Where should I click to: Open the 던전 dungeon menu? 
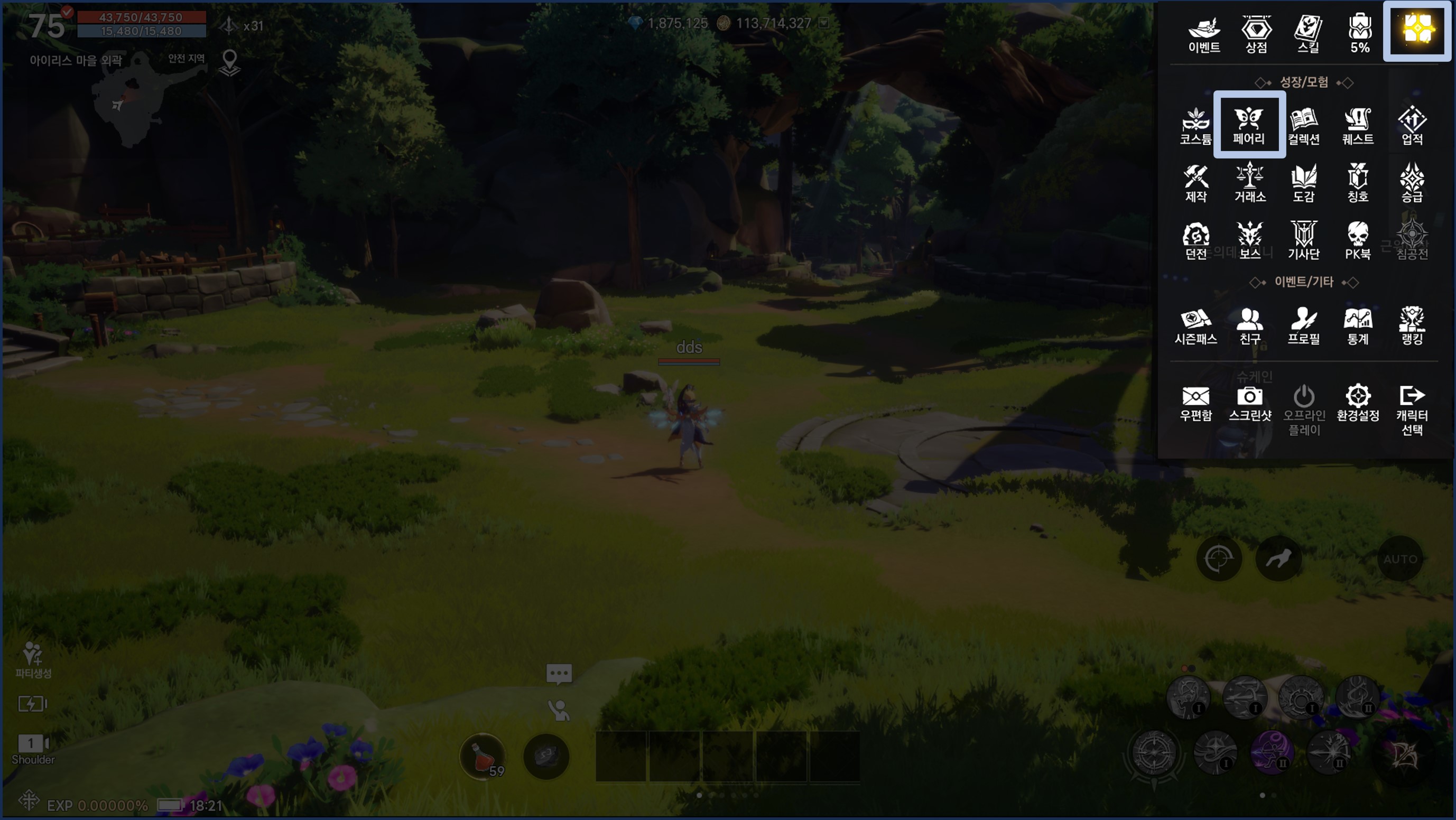coord(1195,240)
